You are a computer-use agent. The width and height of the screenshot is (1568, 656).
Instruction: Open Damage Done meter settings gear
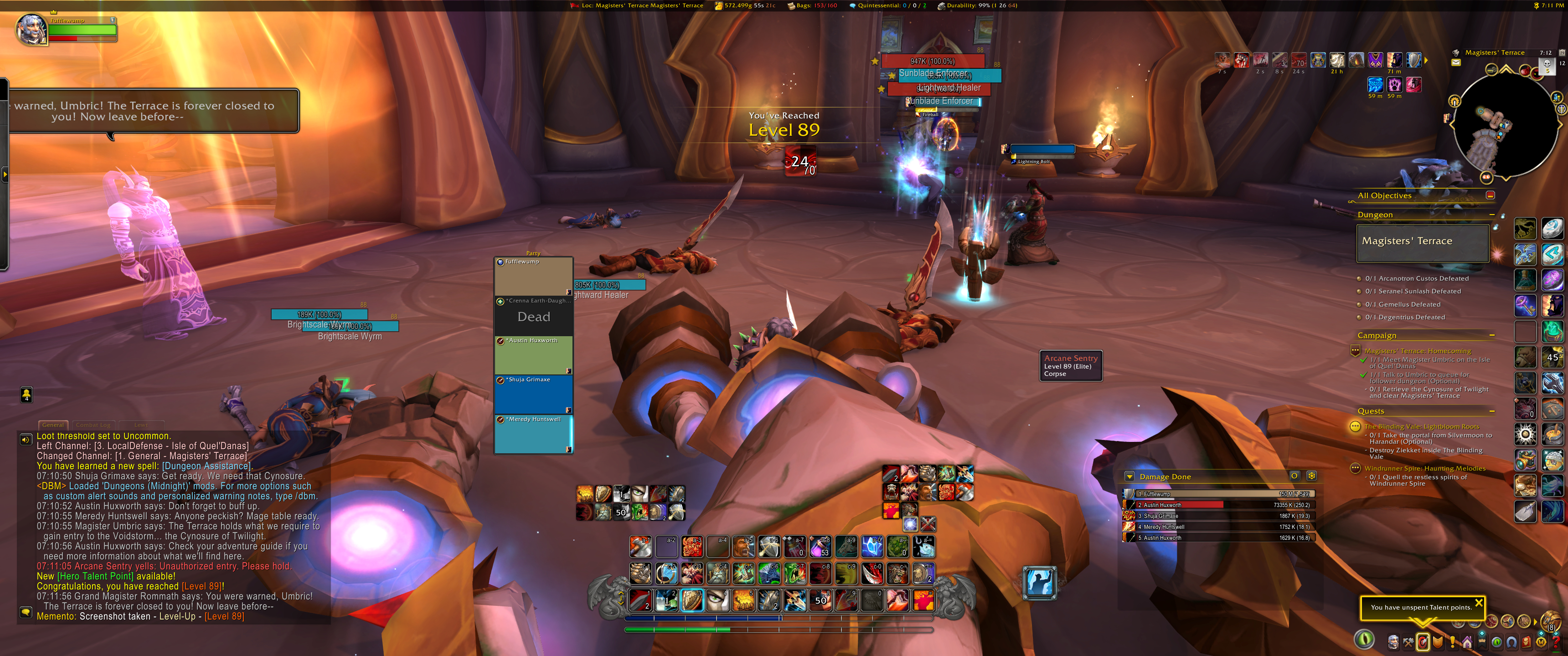point(1311,476)
